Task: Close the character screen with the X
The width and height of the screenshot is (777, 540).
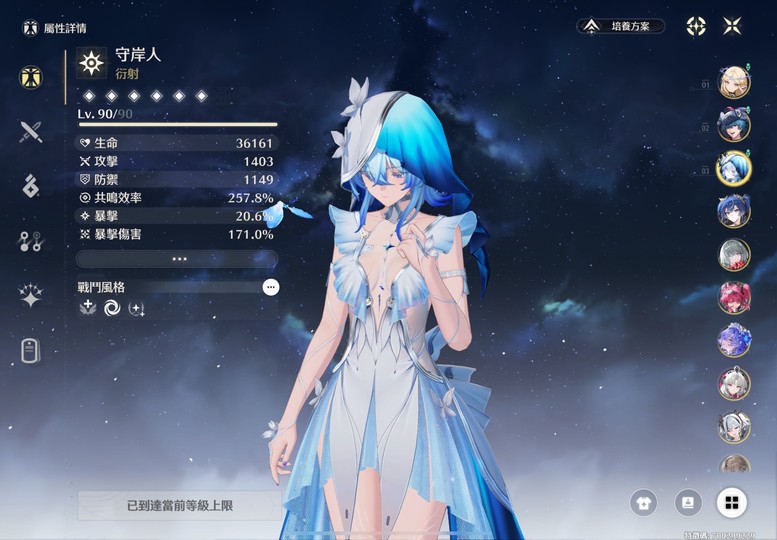Action: (x=732, y=26)
